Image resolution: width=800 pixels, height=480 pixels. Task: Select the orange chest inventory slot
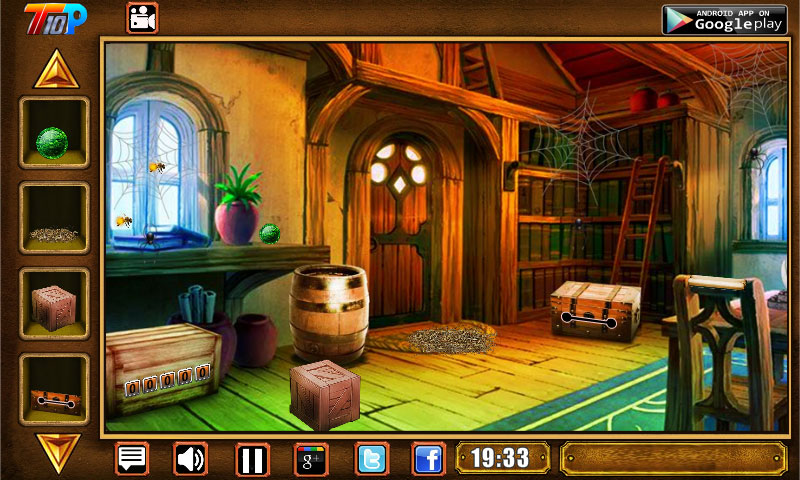point(54,389)
